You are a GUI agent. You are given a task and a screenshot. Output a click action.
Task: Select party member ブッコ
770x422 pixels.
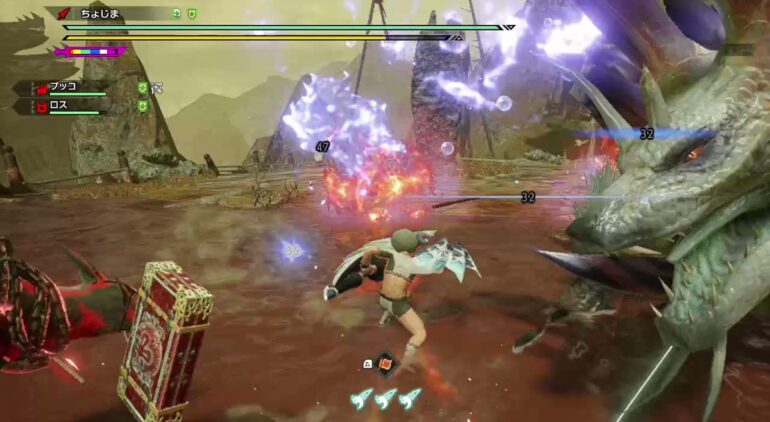click(61, 88)
